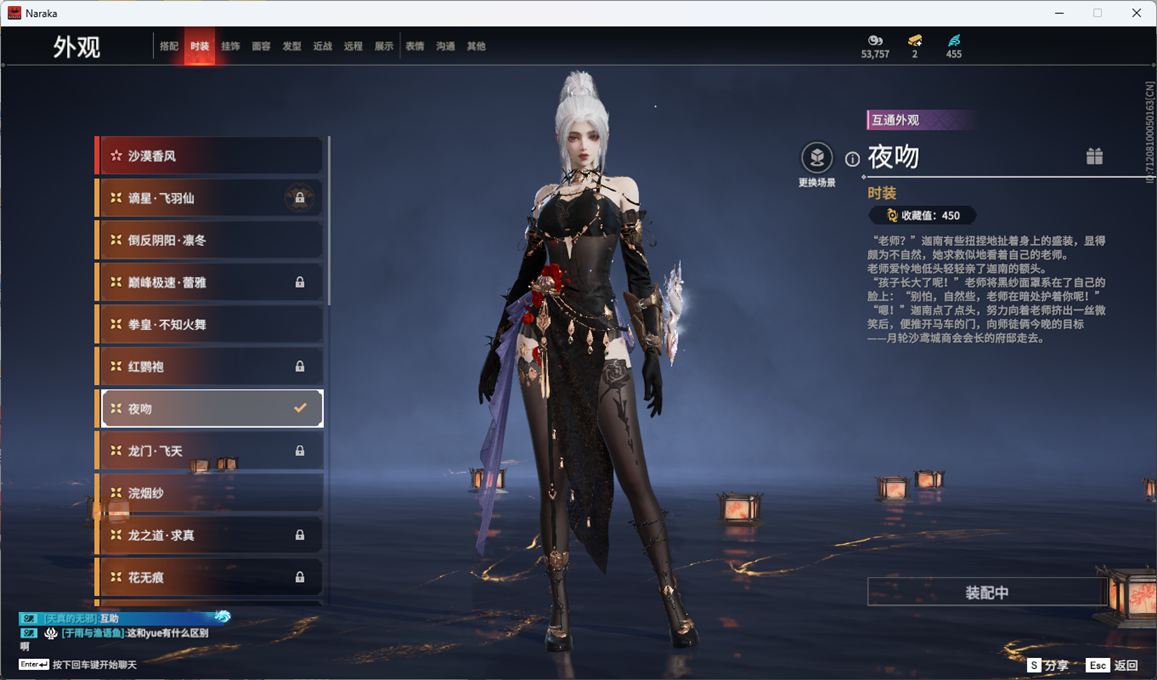The height and width of the screenshot is (680, 1157).
Task: Show the 其他 category tab
Action: pos(476,46)
